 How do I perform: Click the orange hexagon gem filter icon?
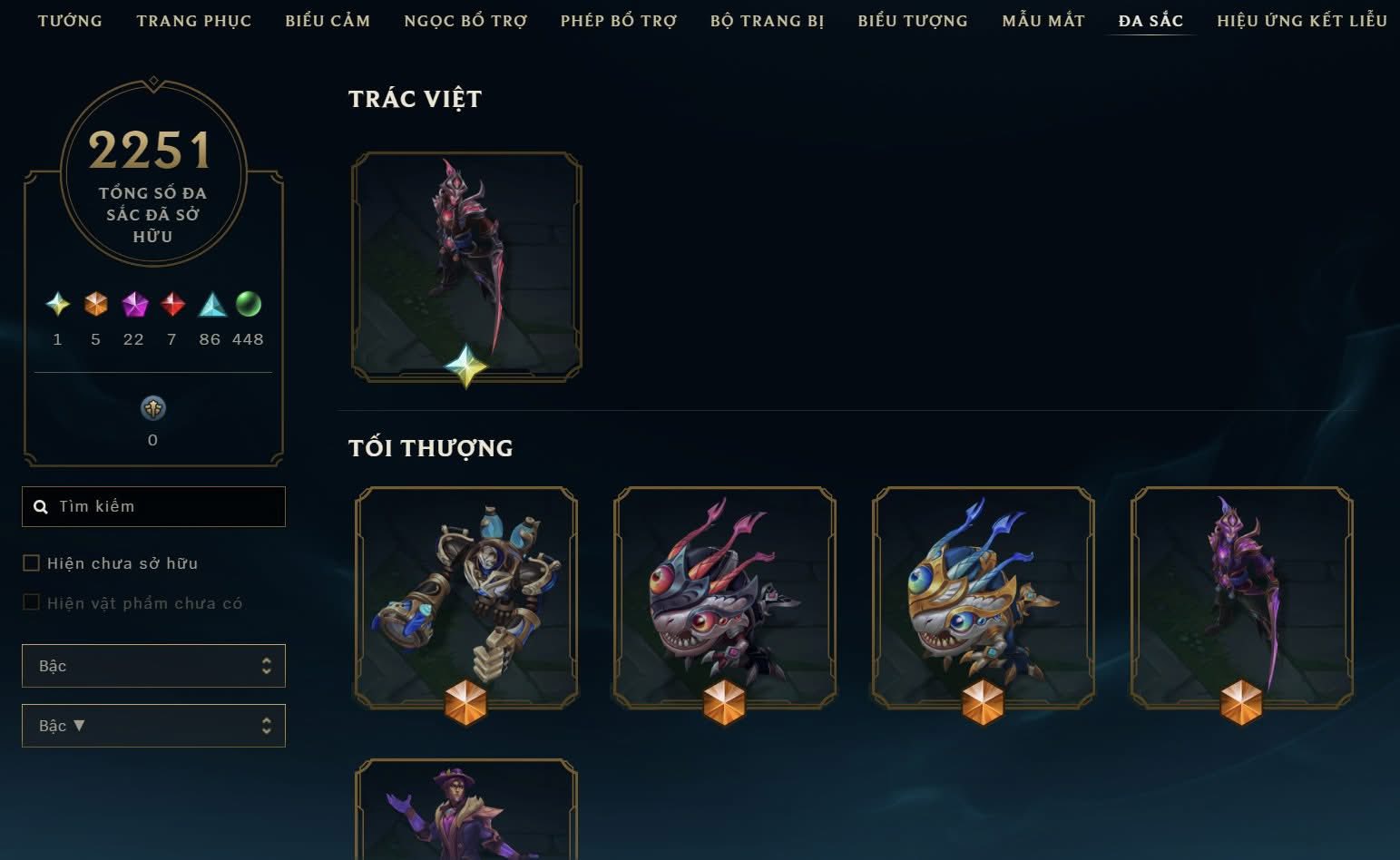(x=95, y=306)
